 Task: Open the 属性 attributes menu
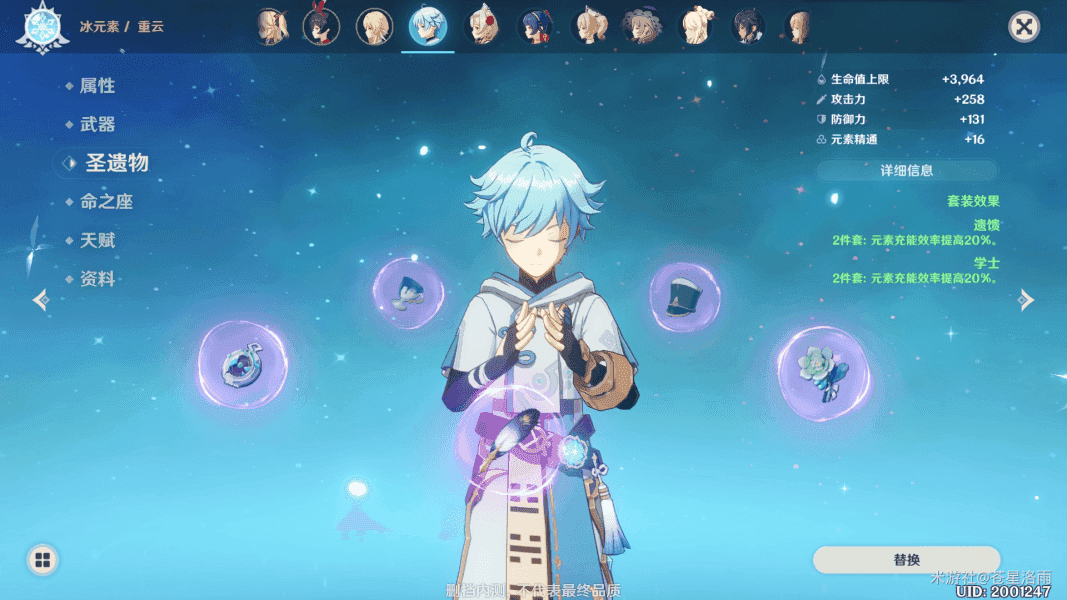click(97, 86)
